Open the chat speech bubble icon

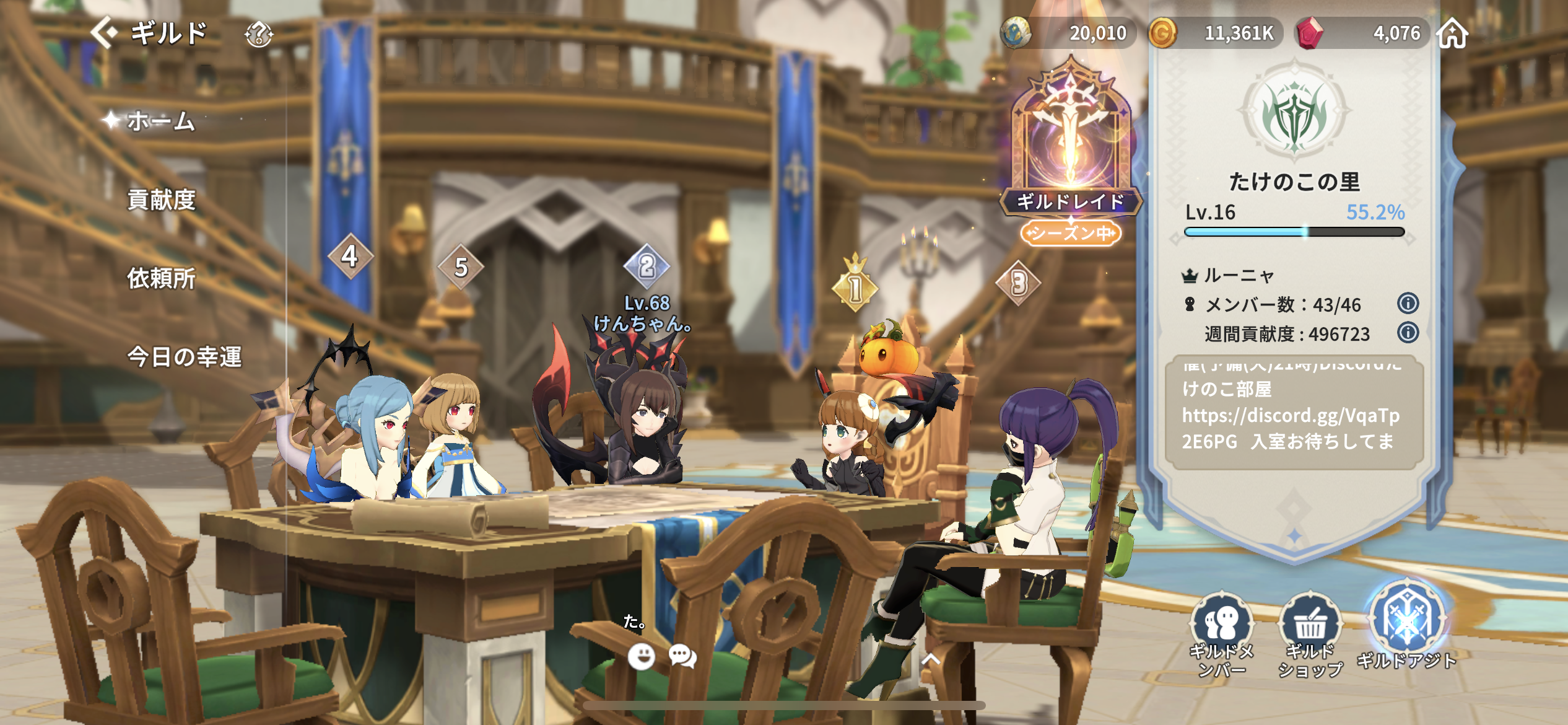coord(682,656)
